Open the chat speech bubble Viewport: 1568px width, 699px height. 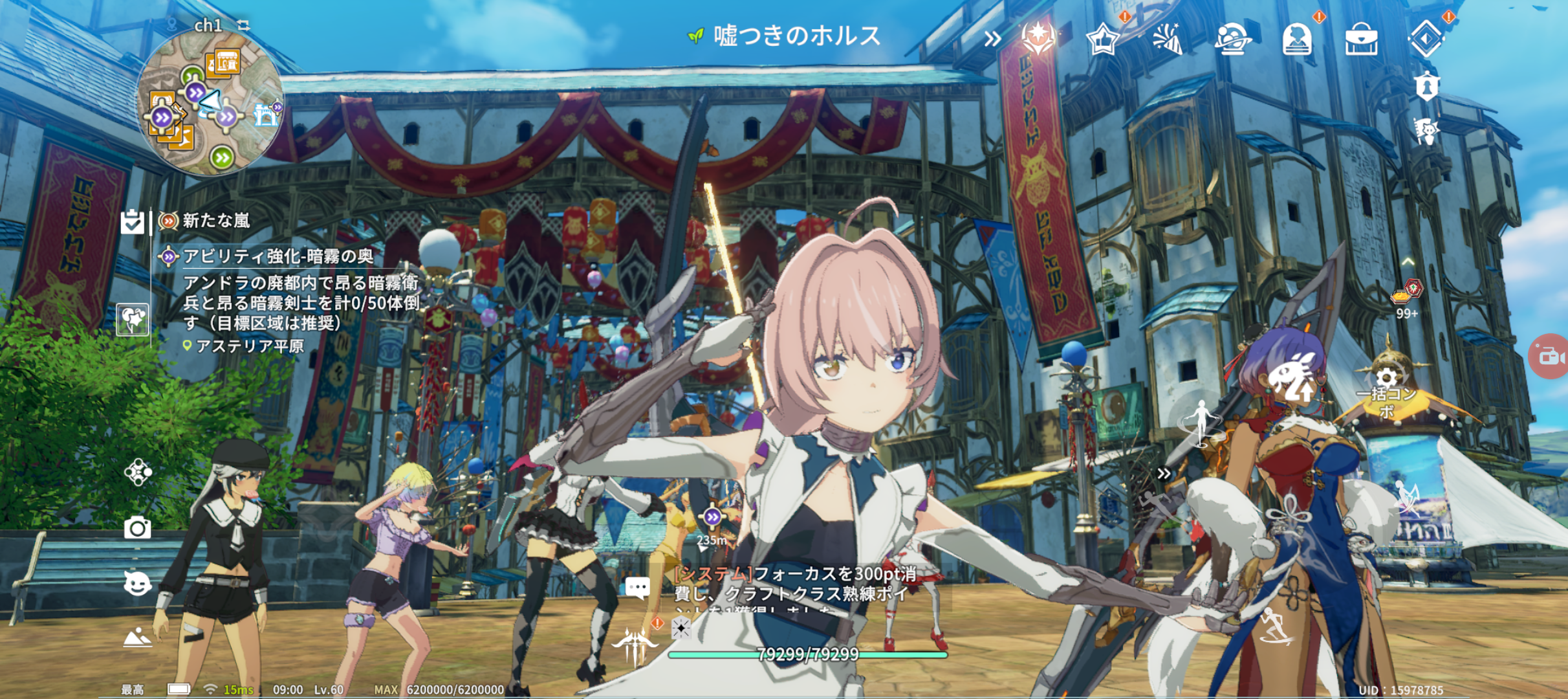637,588
